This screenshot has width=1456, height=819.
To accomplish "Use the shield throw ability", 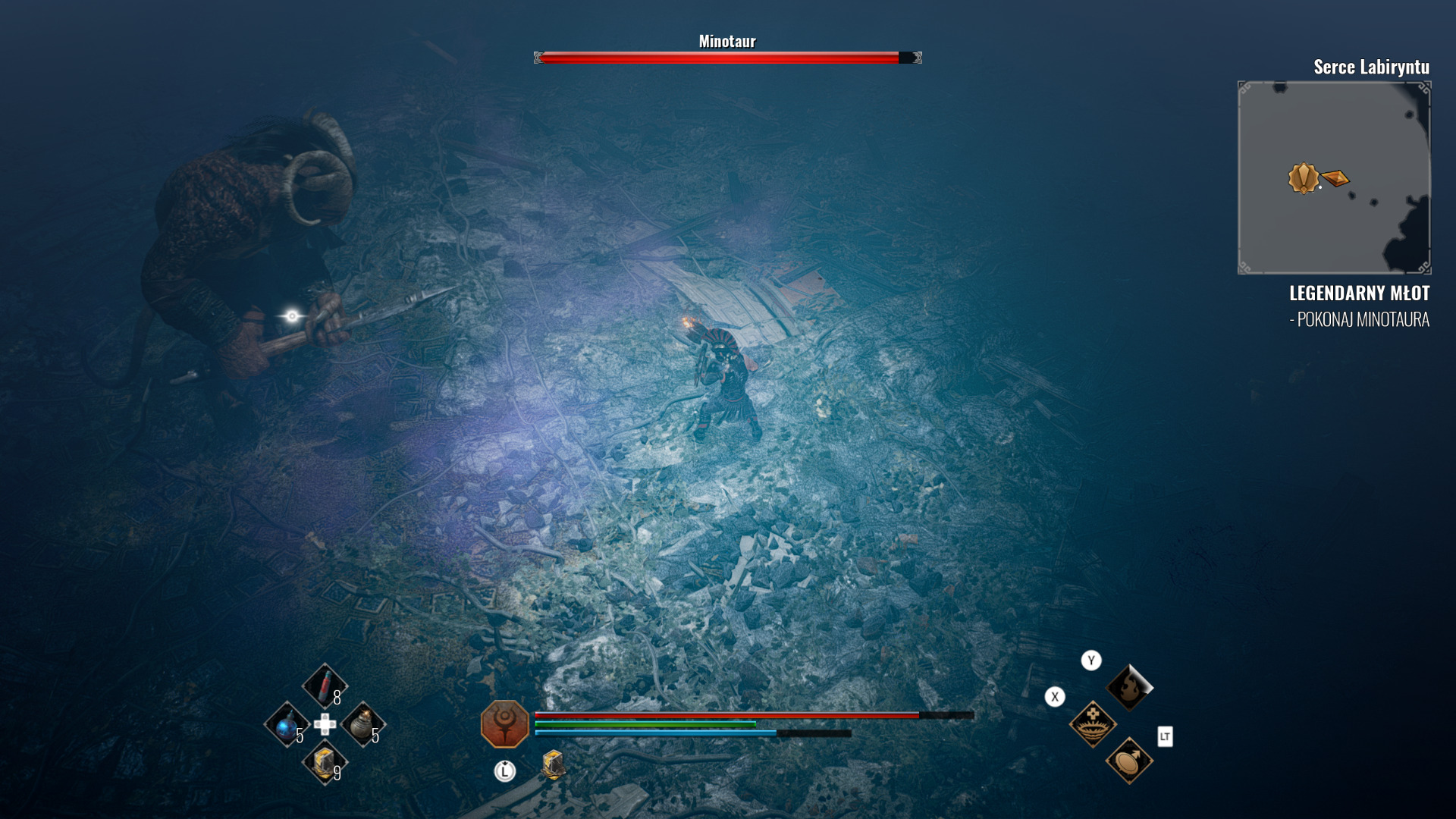I will pos(1128,761).
